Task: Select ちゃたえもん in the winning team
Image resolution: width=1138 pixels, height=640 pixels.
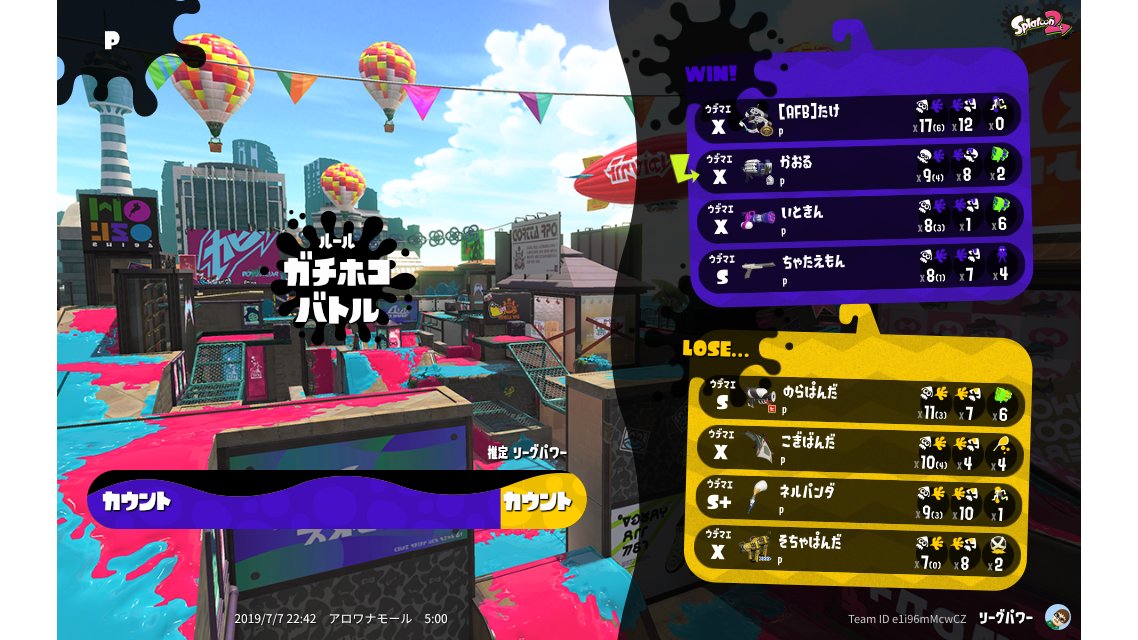Action: [860, 267]
